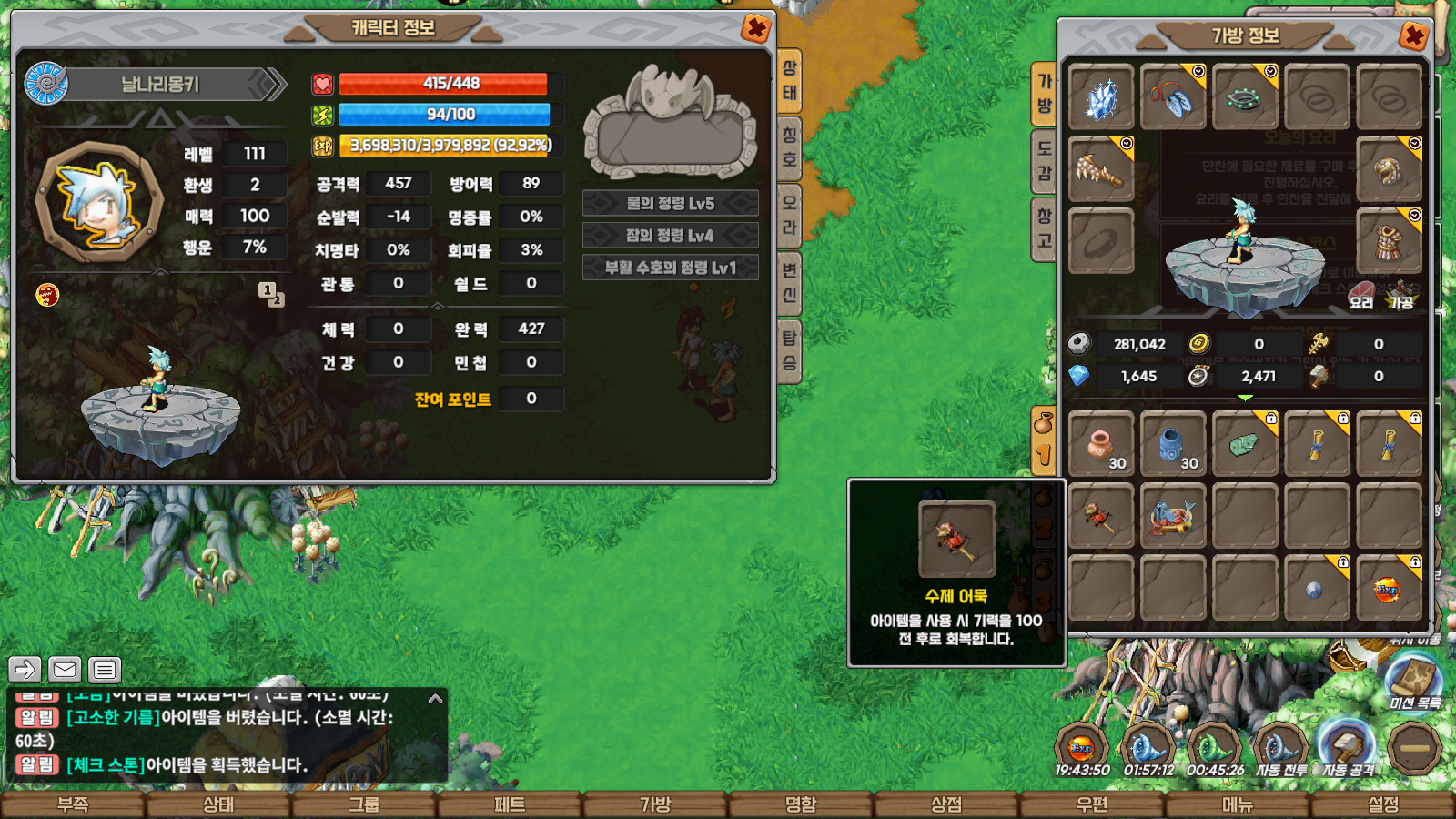Open the 그룹 menu in bottom bar

364,805
